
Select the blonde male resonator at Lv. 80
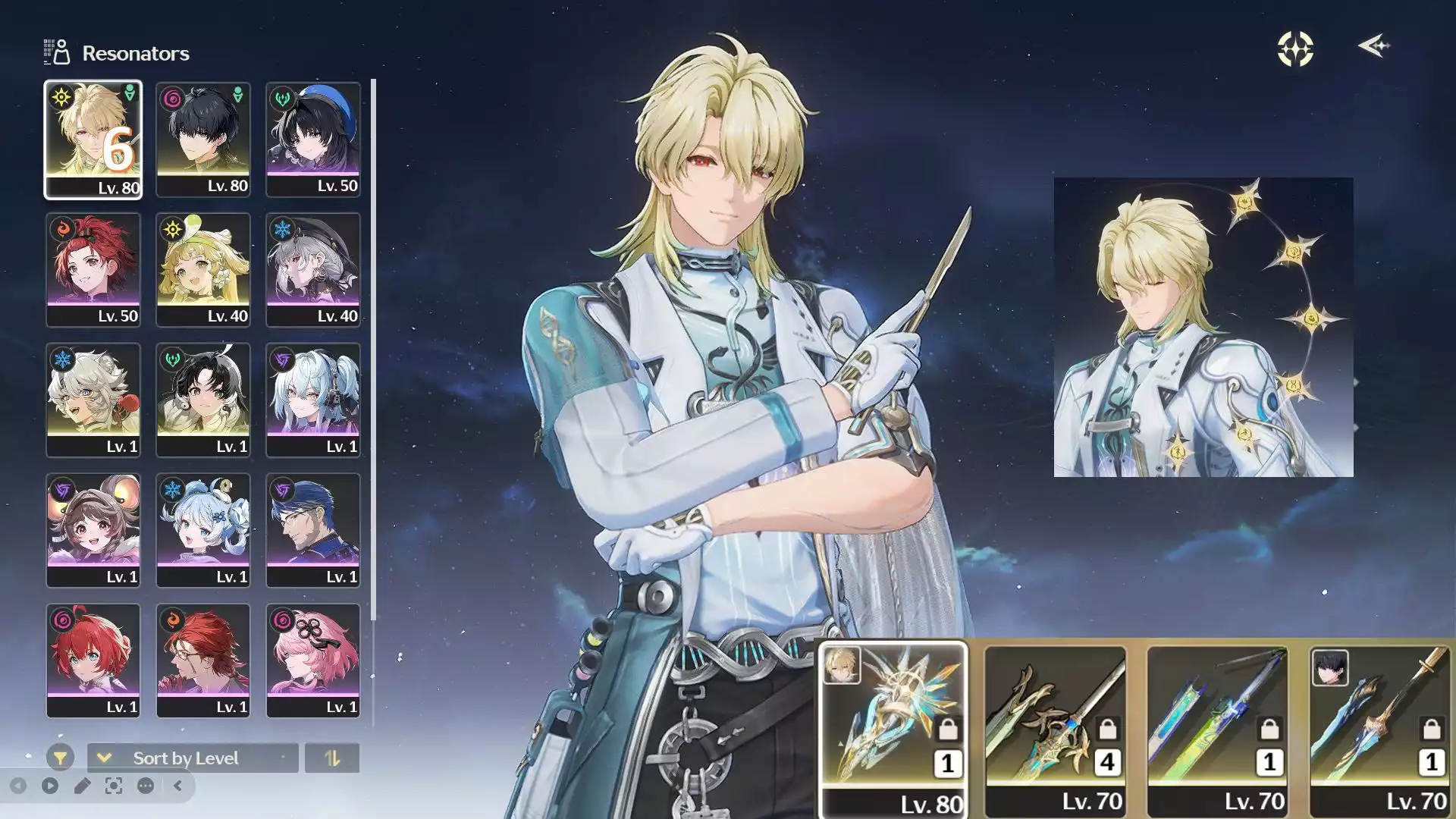tap(93, 140)
